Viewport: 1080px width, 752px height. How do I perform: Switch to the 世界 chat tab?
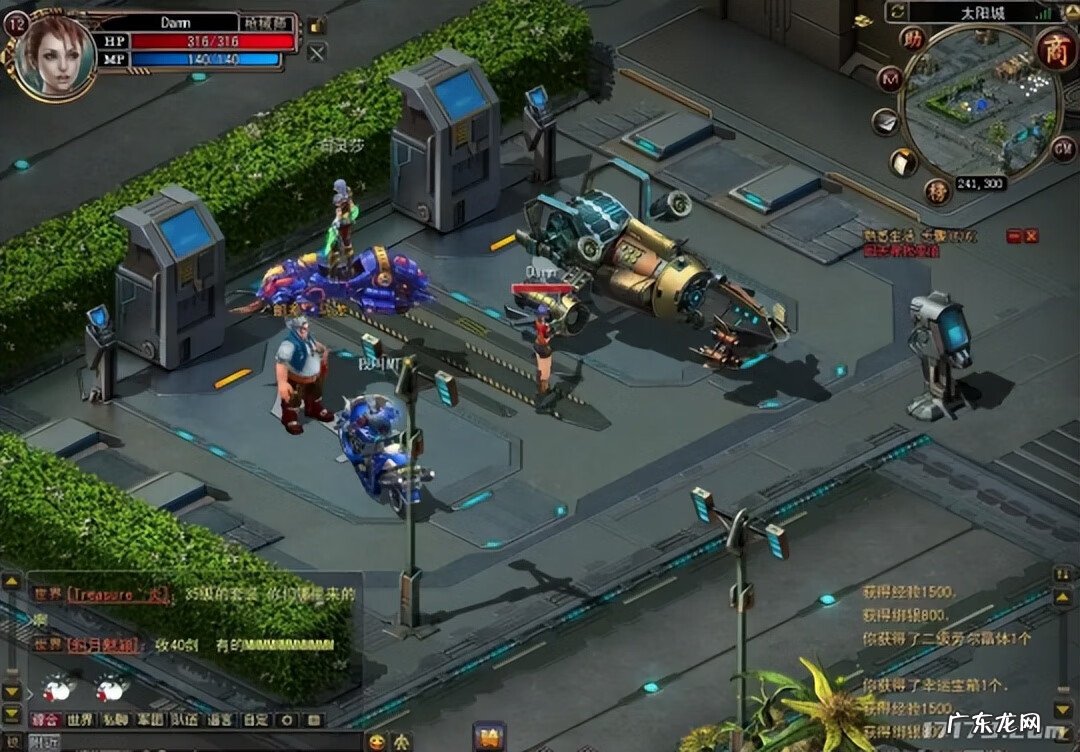click(x=79, y=719)
